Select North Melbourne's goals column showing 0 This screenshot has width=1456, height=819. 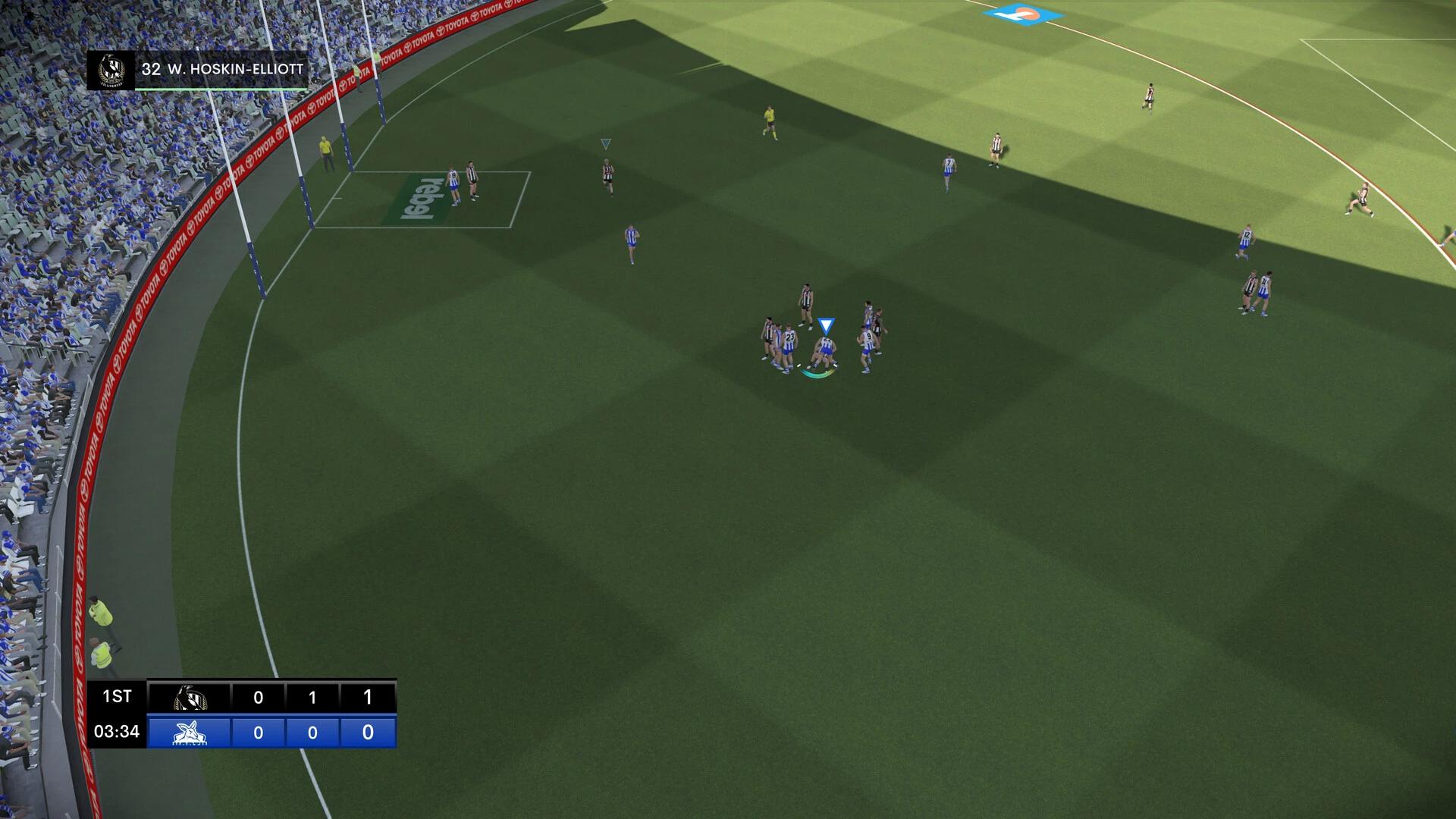259,733
